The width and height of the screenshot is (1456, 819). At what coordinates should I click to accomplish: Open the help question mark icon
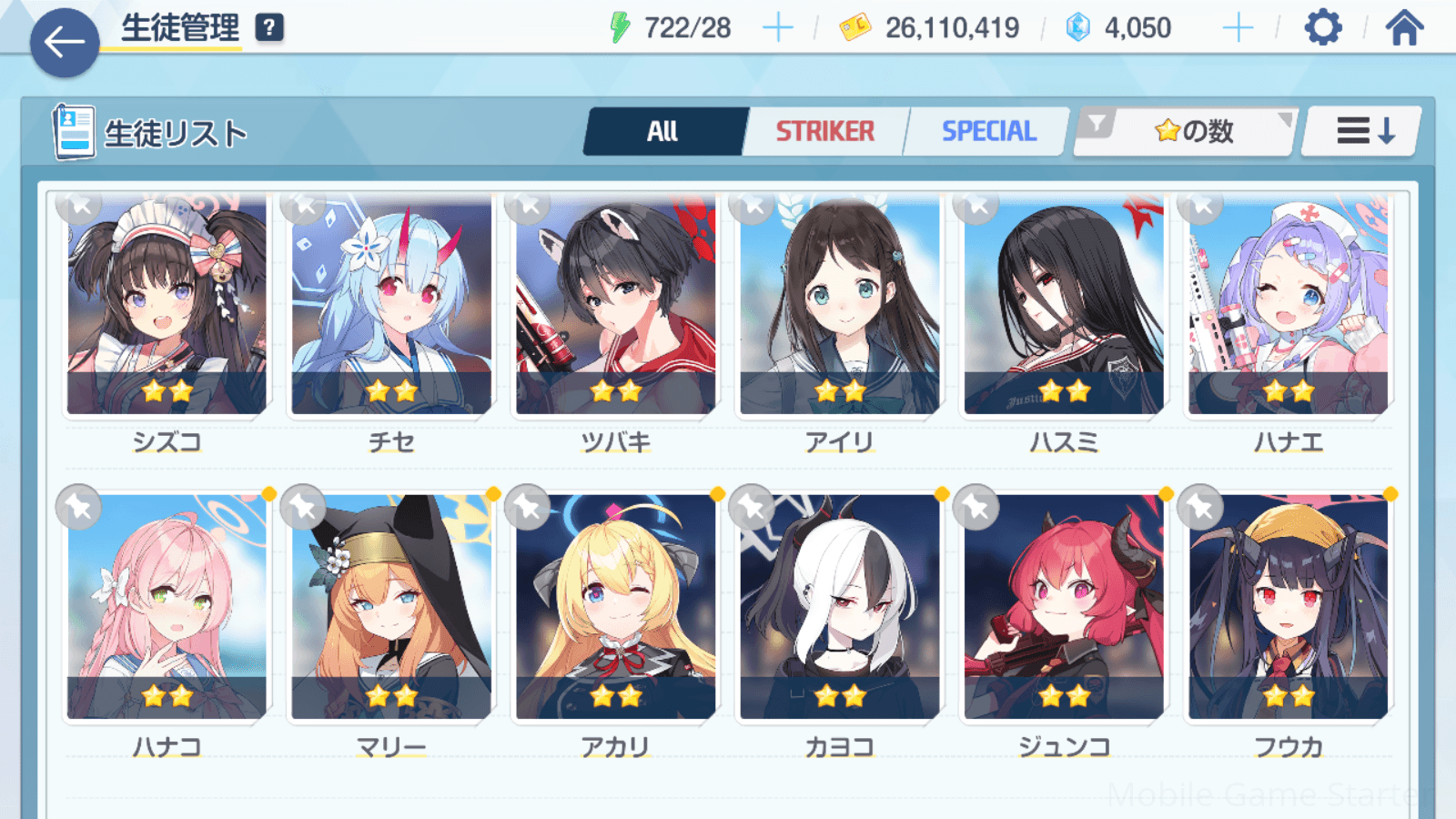pos(269,28)
